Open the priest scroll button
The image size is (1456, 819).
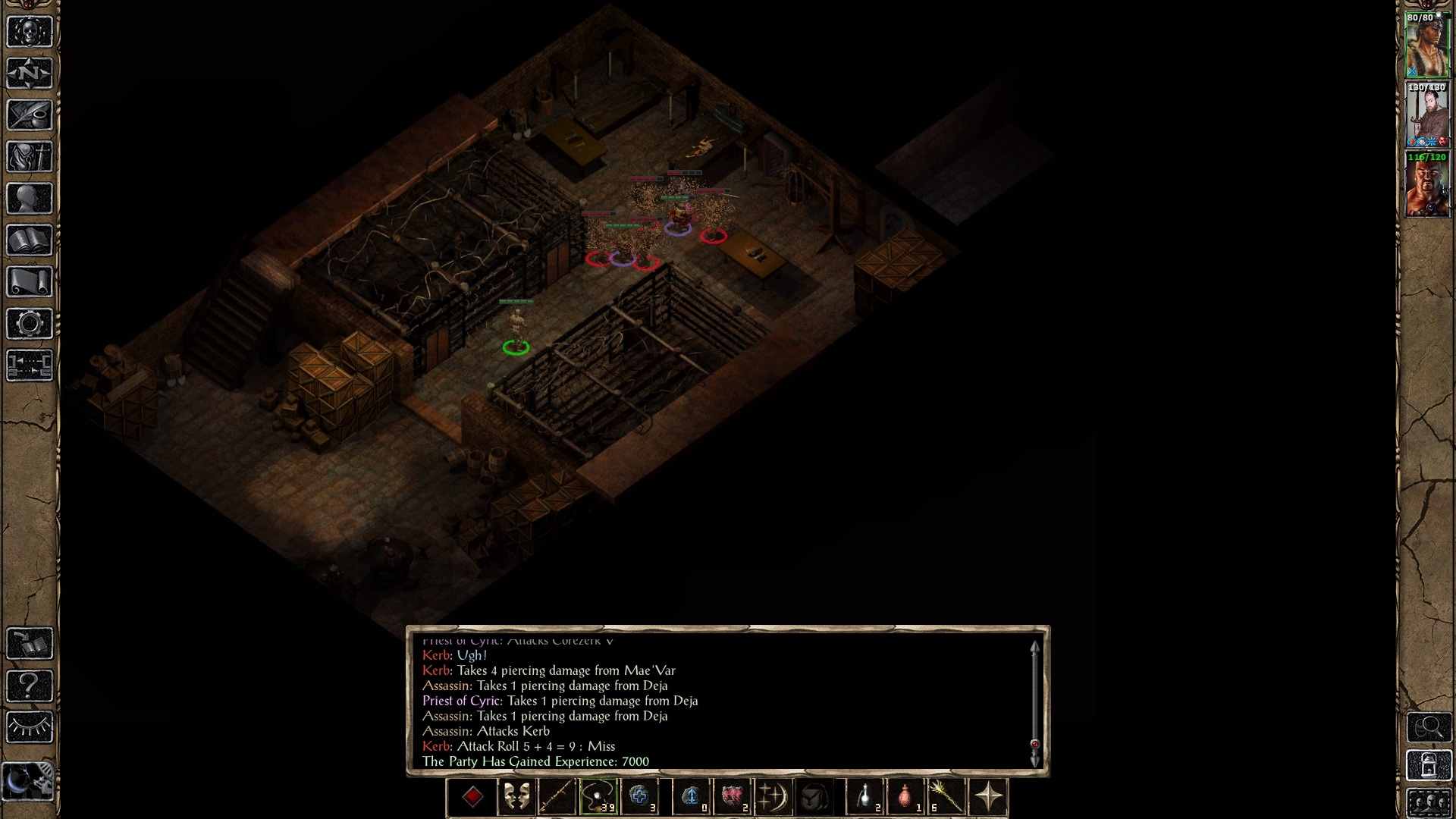(x=30, y=282)
